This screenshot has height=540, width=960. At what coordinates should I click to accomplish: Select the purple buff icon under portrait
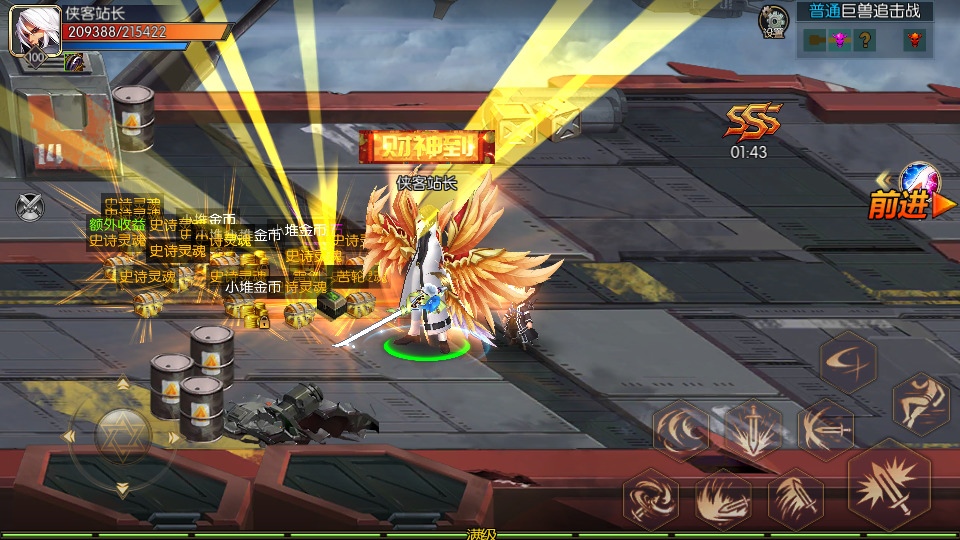(73, 62)
